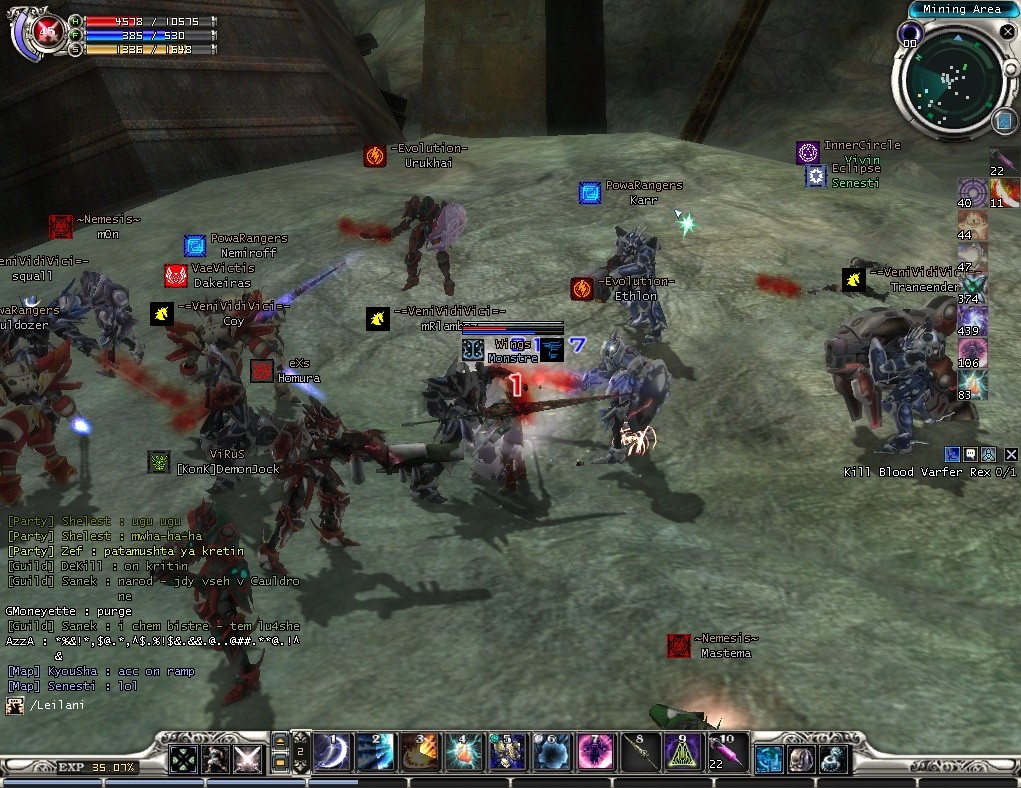Trigger the fiery skill in slot 3

421,752
